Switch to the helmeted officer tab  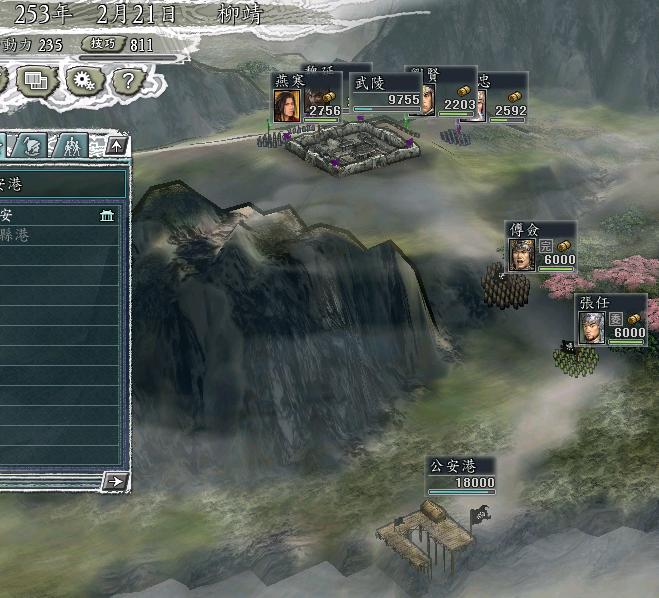32,145
